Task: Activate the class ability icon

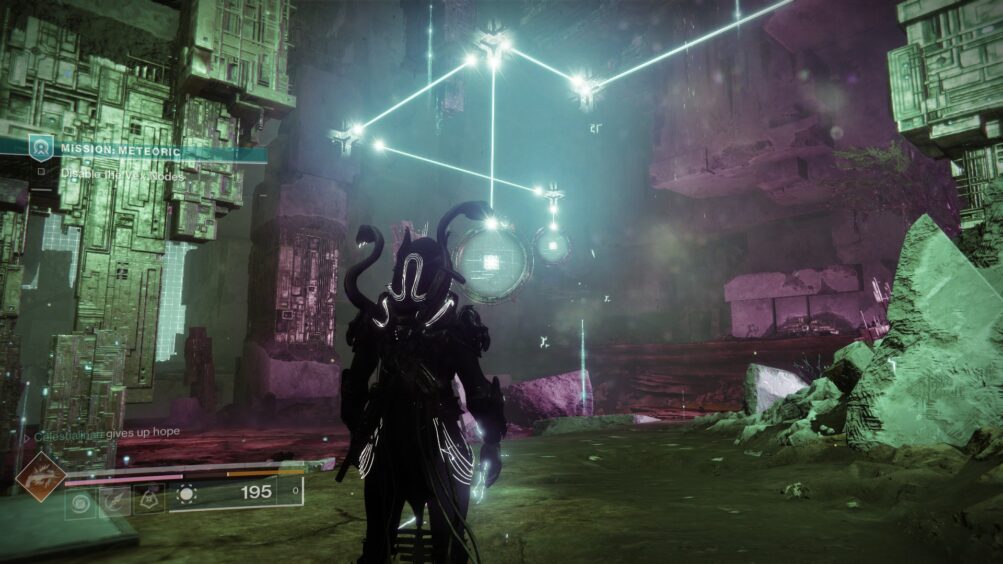Action: tap(147, 497)
